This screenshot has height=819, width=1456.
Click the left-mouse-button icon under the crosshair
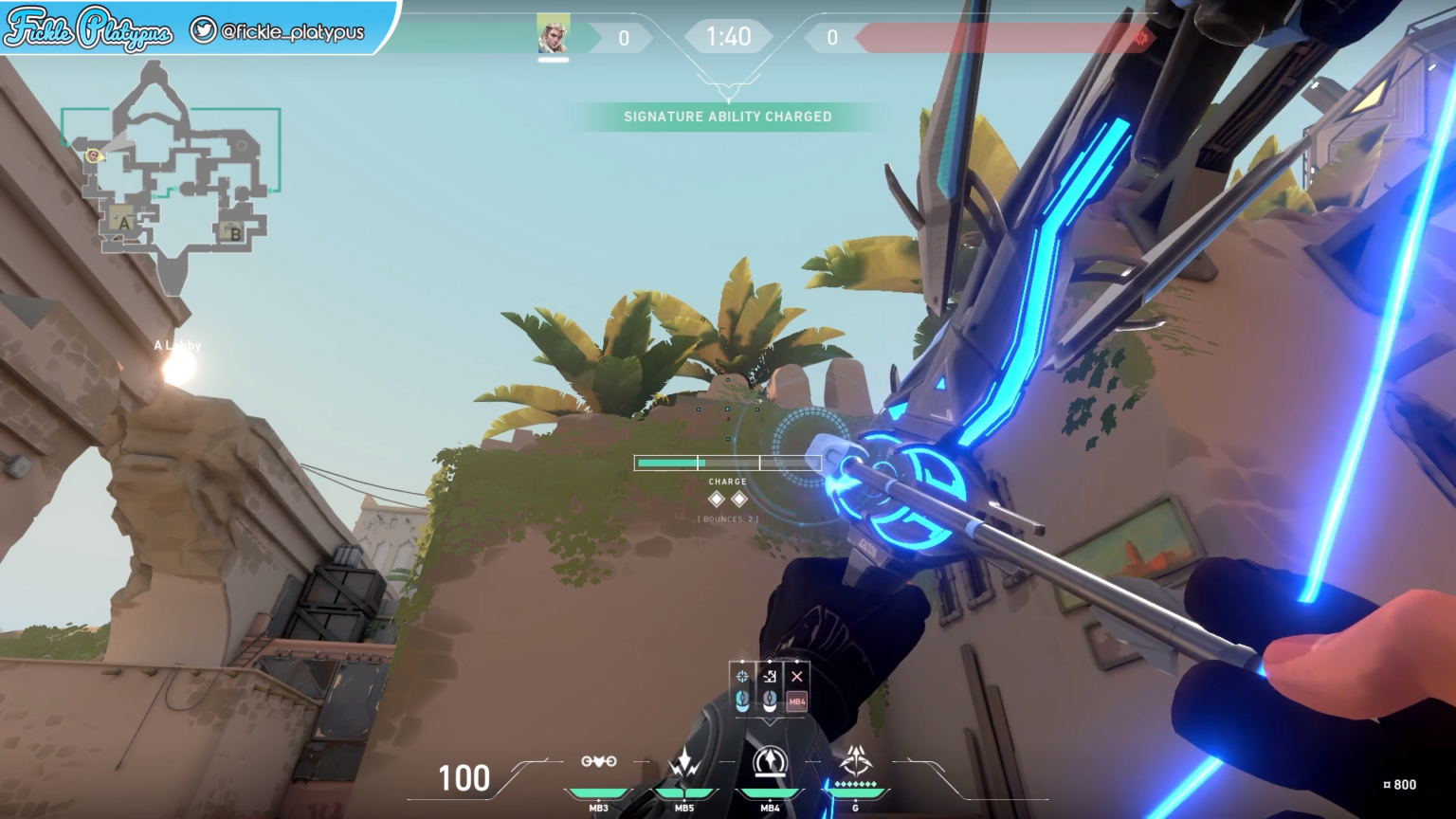(x=741, y=701)
